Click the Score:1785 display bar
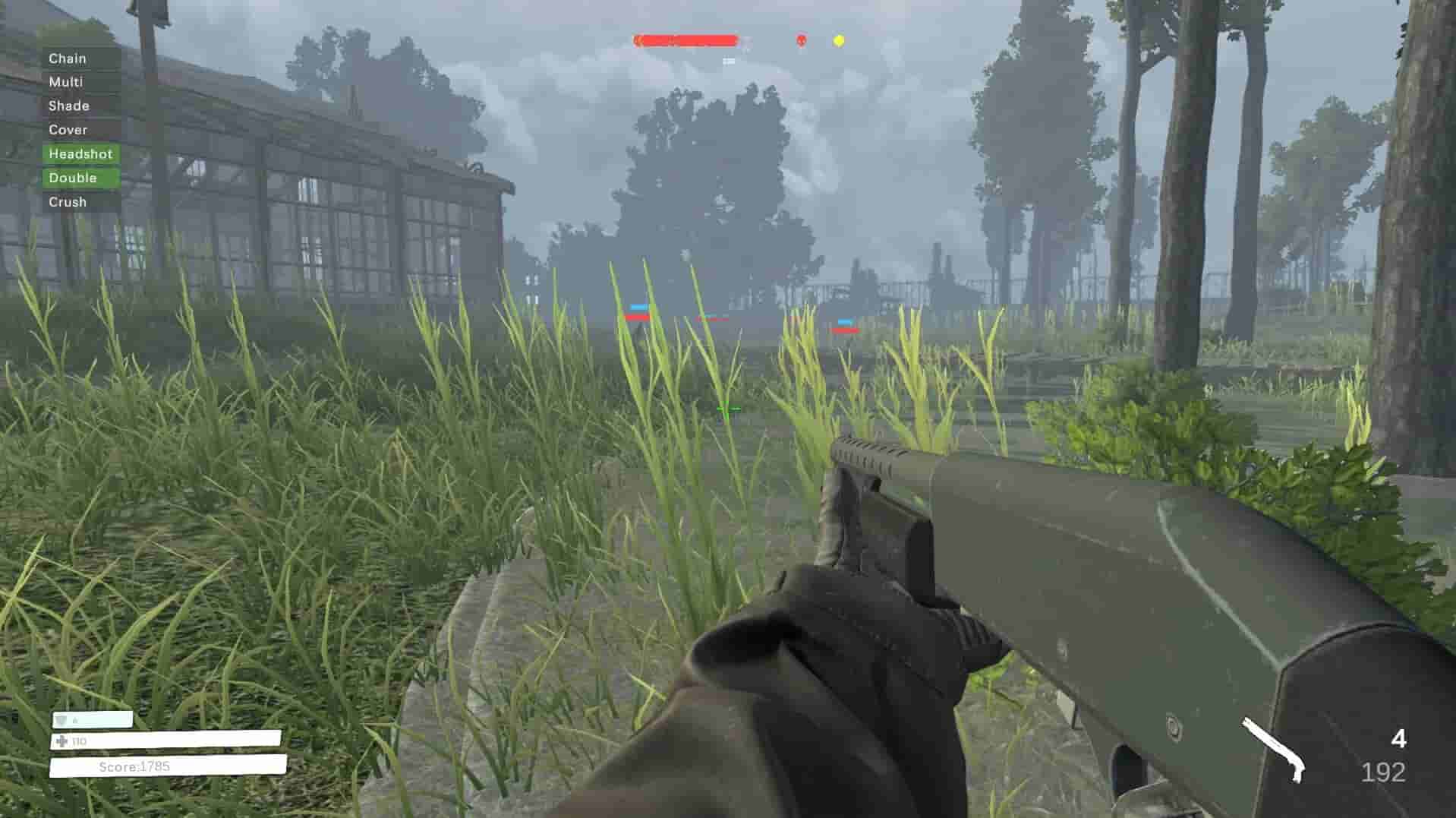The width and height of the screenshot is (1456, 818). pos(137,766)
